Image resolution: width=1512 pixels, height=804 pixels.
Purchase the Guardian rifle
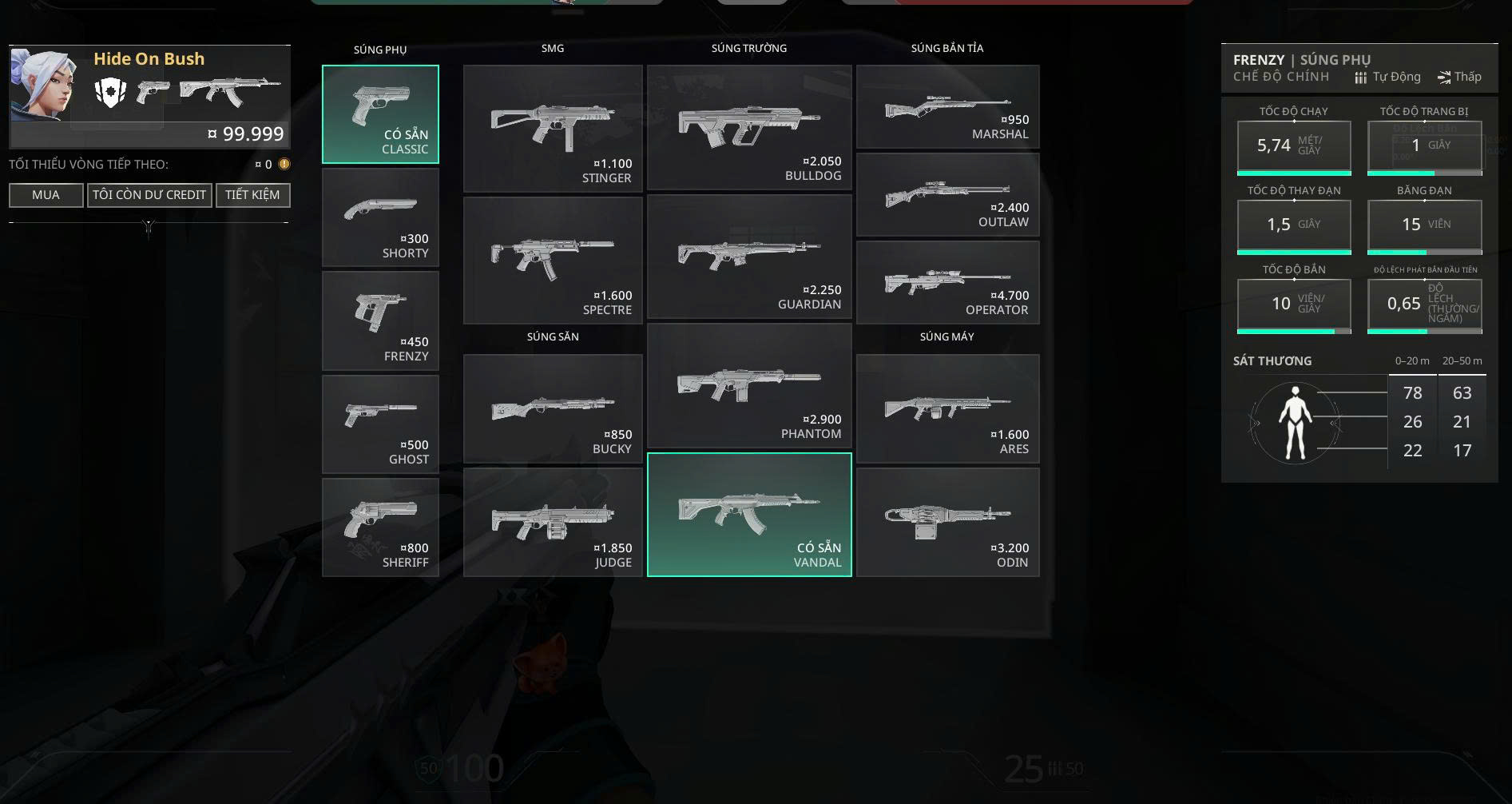pyautogui.click(x=749, y=257)
